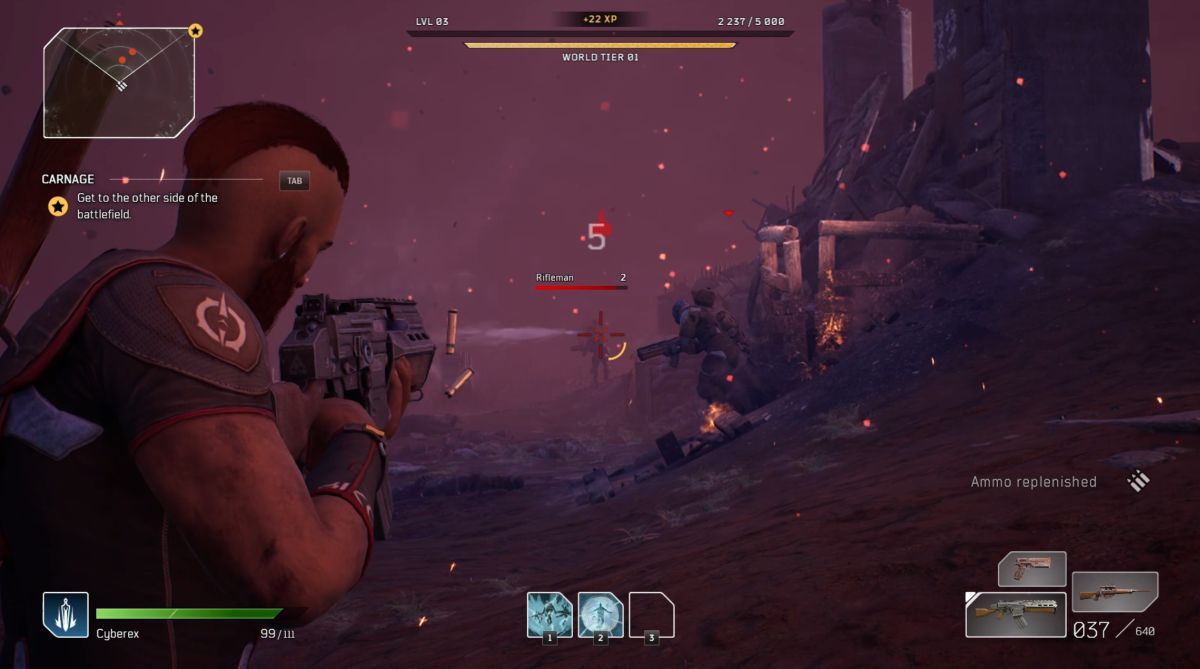Activate the second skill with glowing sphere
This screenshot has width=1200, height=669.
tap(600, 614)
